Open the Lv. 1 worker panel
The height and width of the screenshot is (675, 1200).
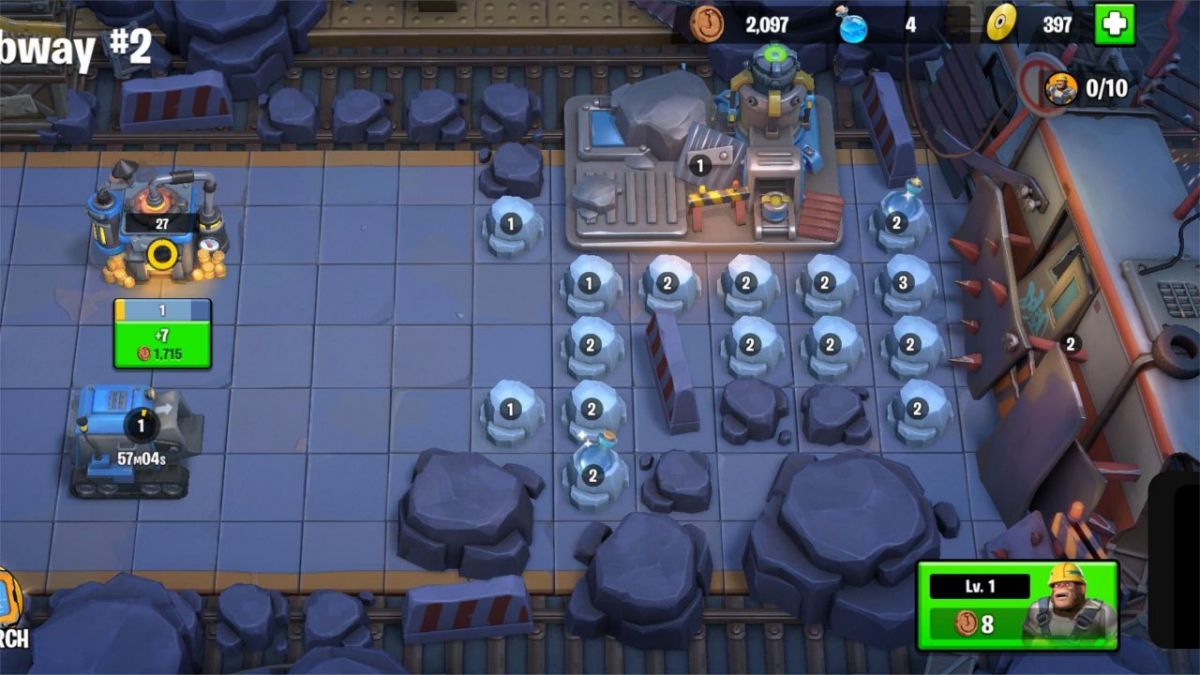pos(1017,605)
